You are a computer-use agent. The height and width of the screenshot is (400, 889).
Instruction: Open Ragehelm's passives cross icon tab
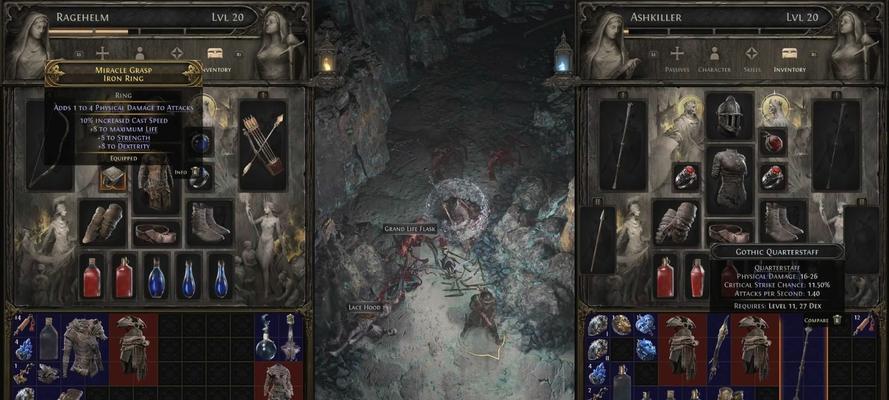click(x=102, y=53)
